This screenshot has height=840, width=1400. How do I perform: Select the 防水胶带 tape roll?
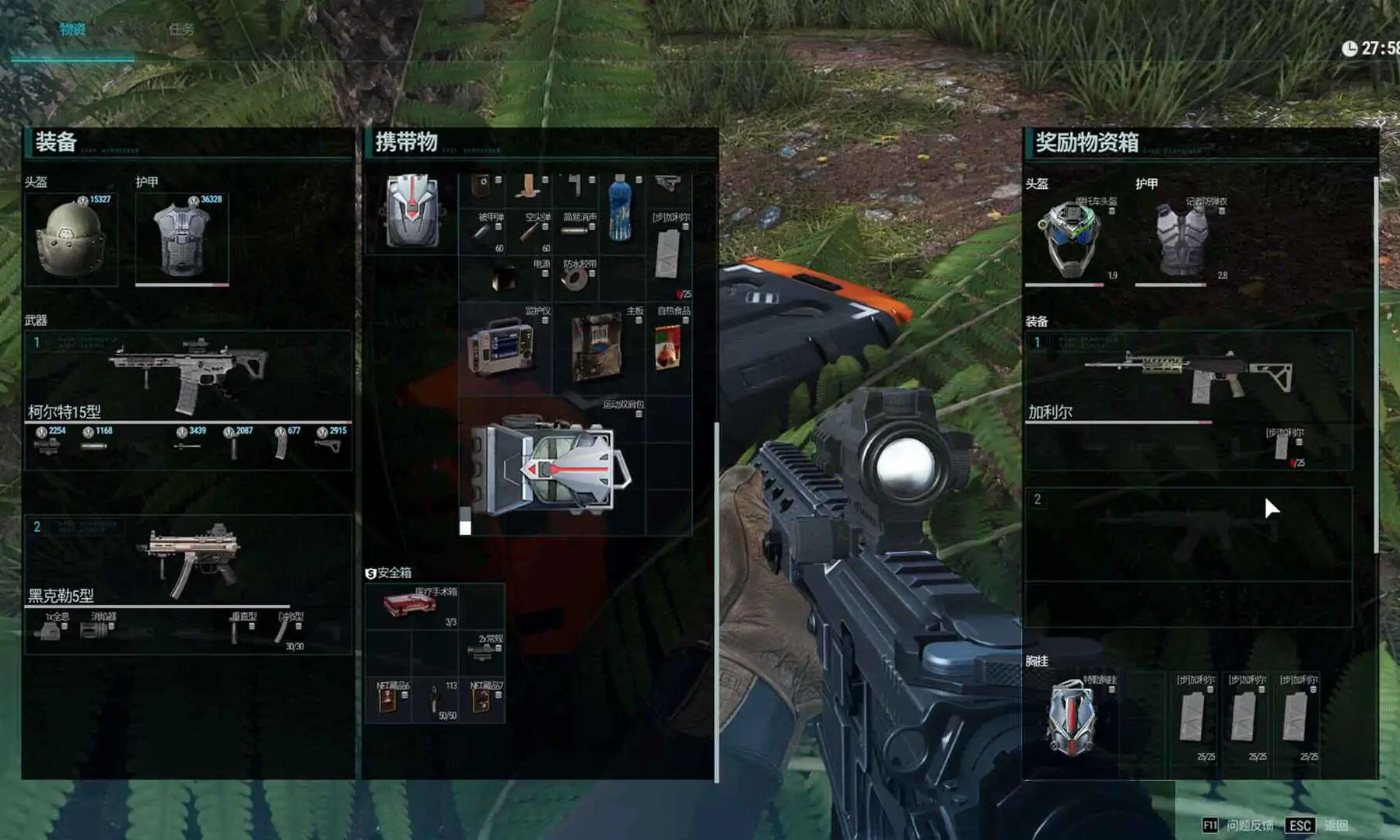pyautogui.click(x=576, y=278)
